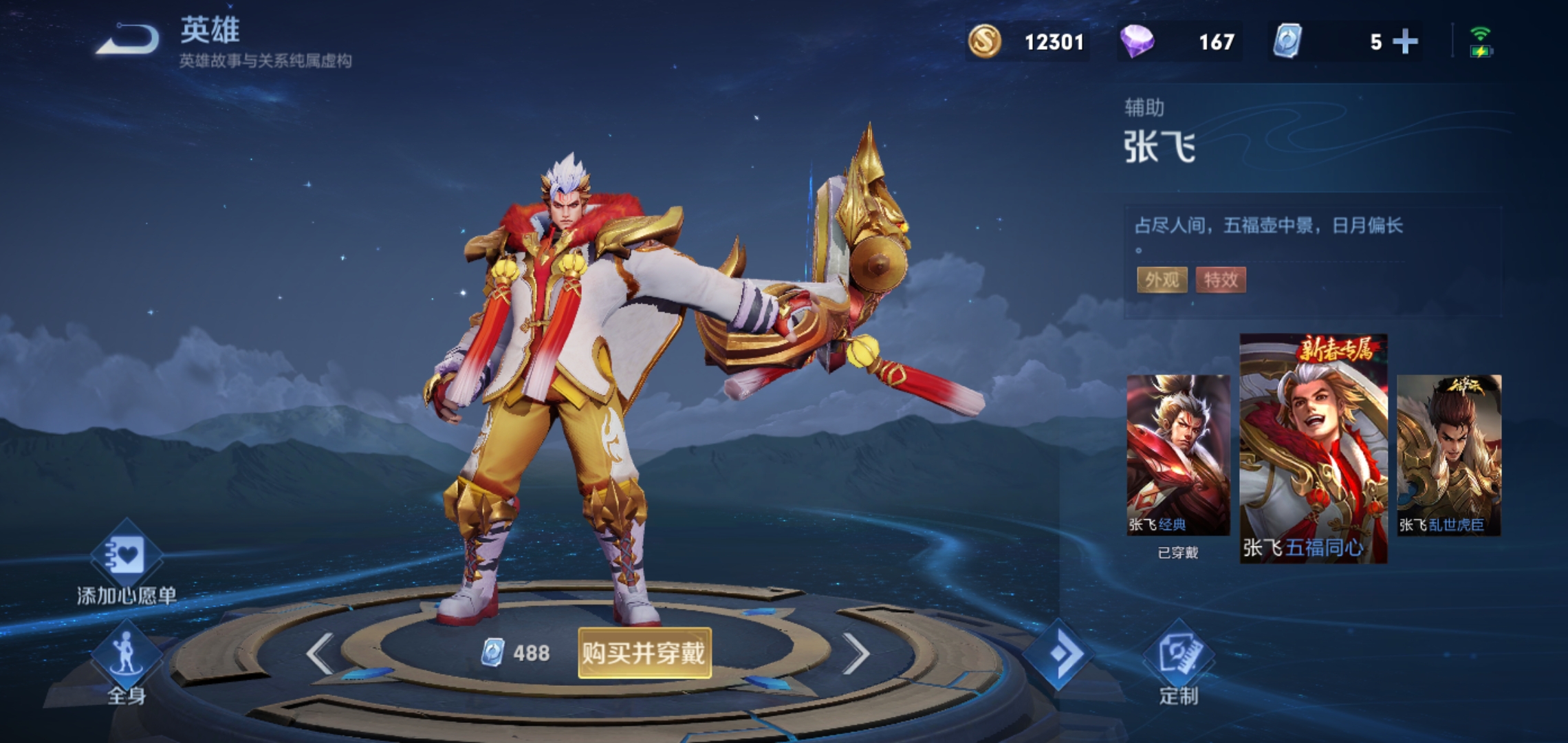
Task: Click the blue diamond arrow button
Action: (x=1057, y=654)
